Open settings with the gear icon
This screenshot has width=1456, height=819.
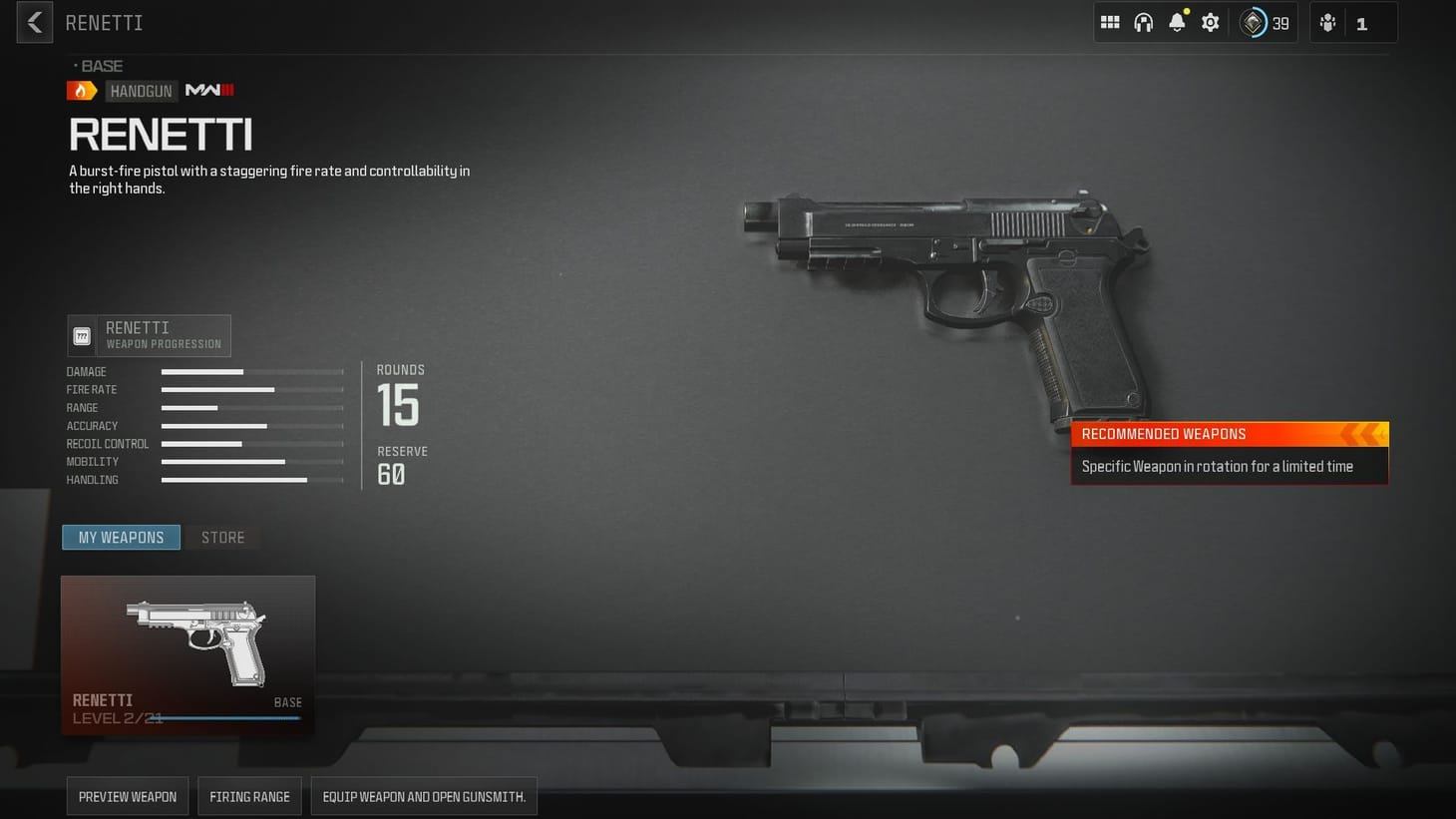(x=1210, y=22)
